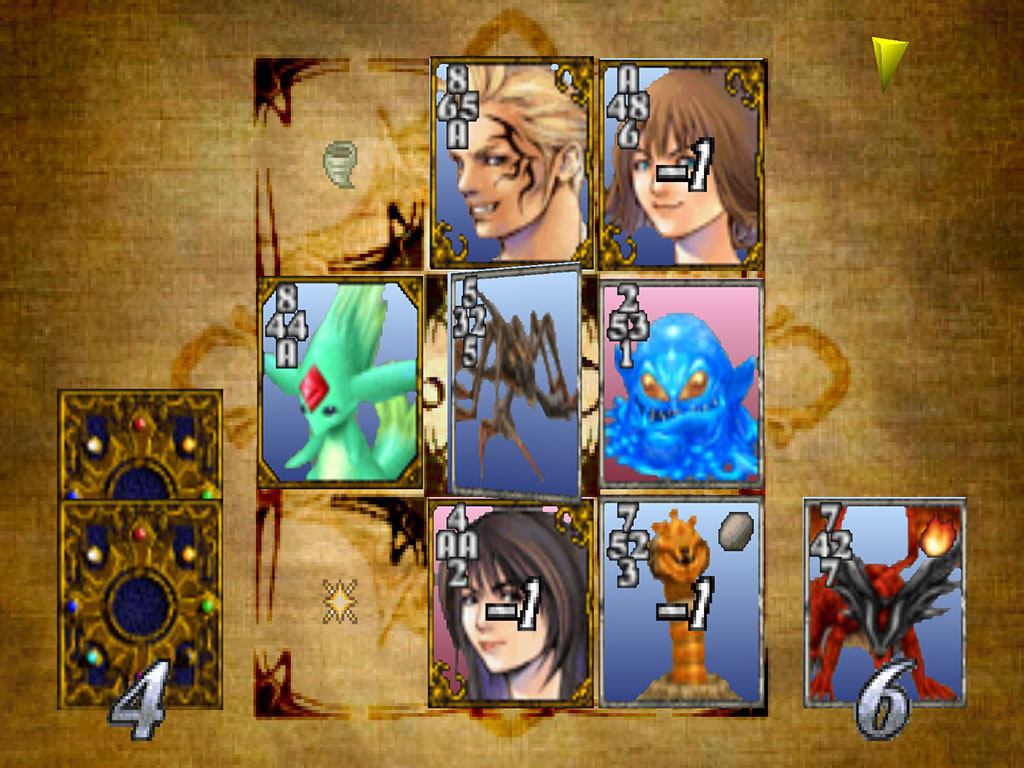Select the Ruby Dragon card in hand
This screenshot has height=768, width=1024.
pos(884,602)
